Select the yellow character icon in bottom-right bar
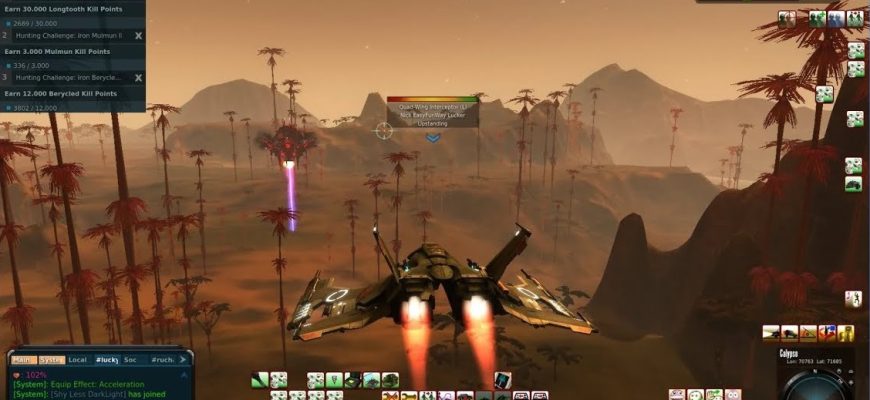The width and height of the screenshot is (870, 400). coord(846,333)
